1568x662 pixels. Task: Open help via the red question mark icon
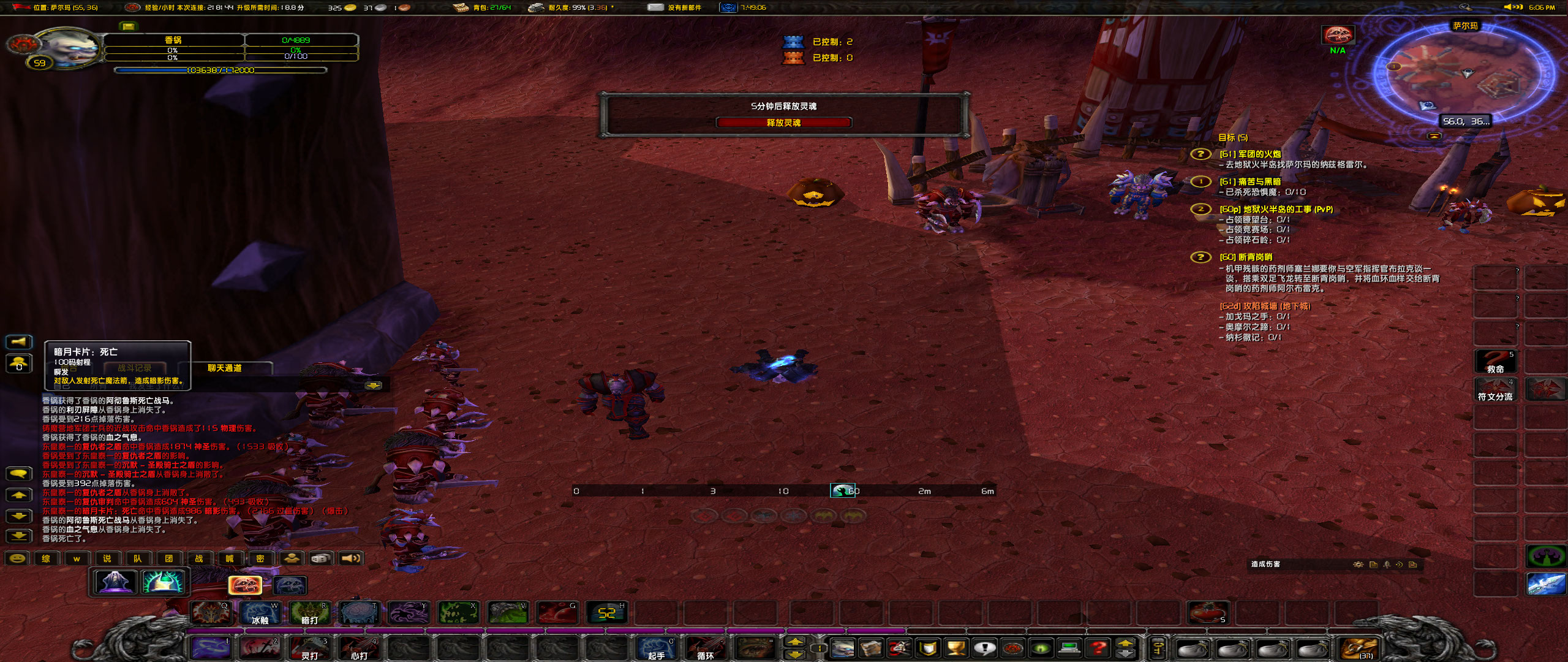tap(1098, 647)
